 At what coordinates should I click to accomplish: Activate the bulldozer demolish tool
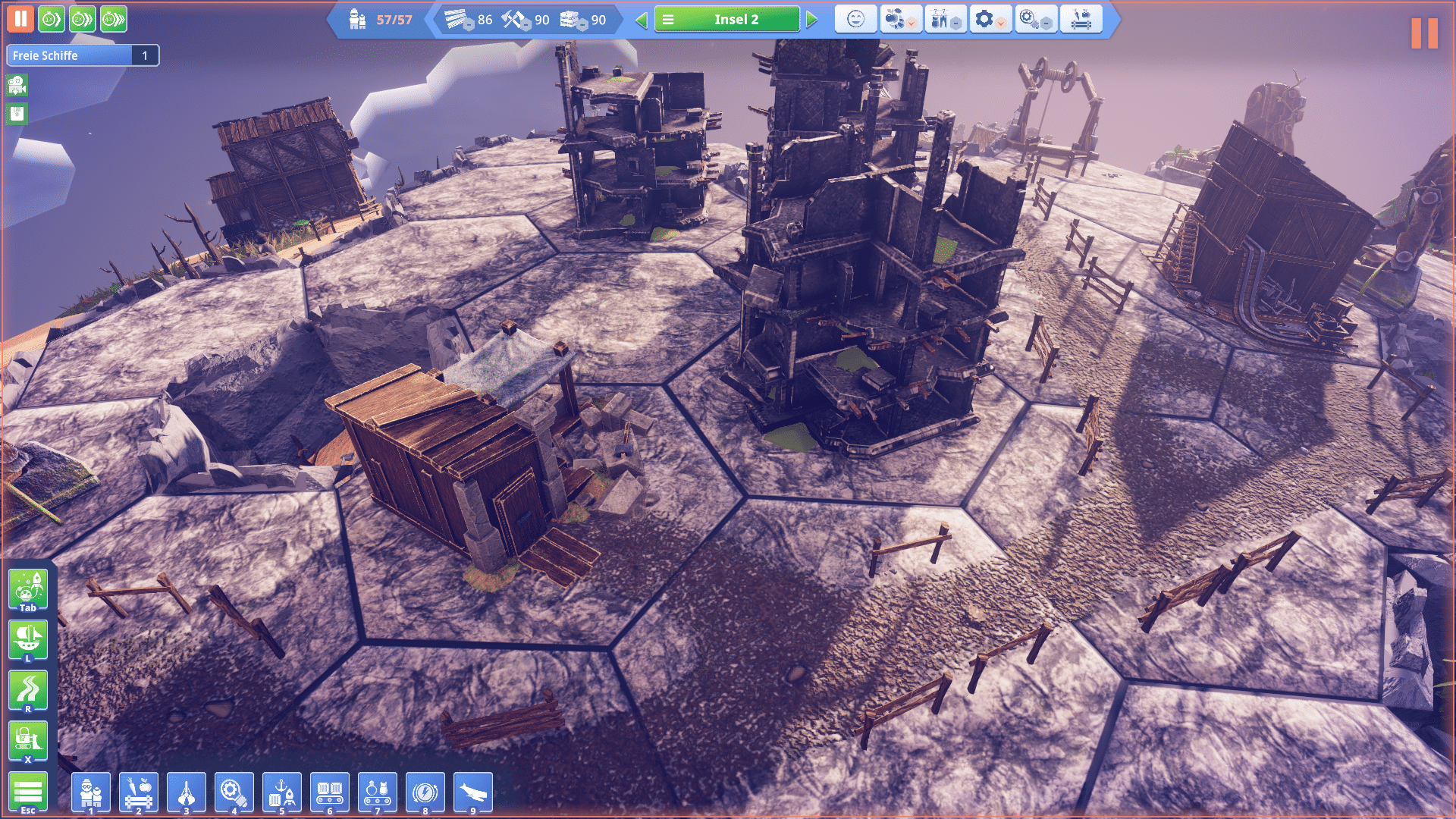(x=28, y=740)
